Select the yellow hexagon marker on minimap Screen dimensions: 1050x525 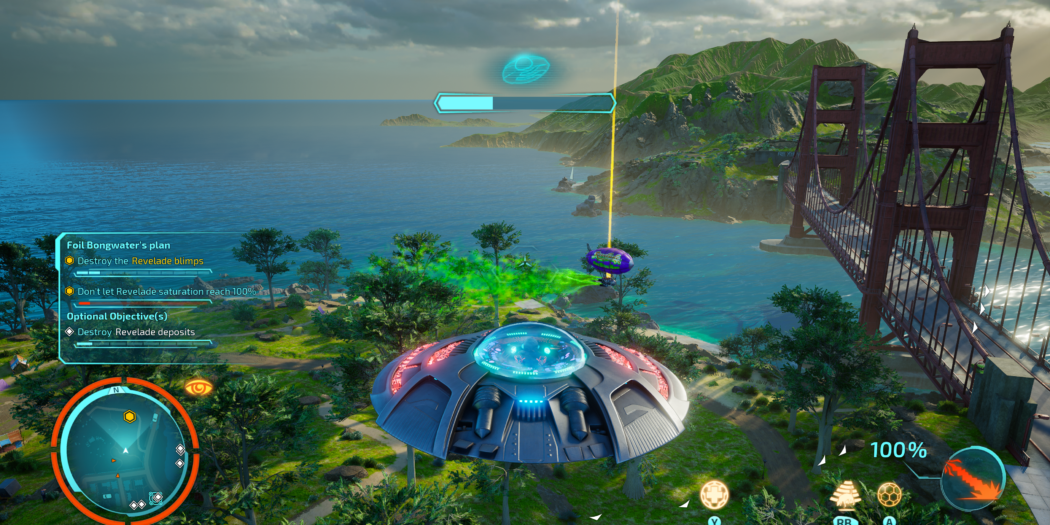(129, 416)
